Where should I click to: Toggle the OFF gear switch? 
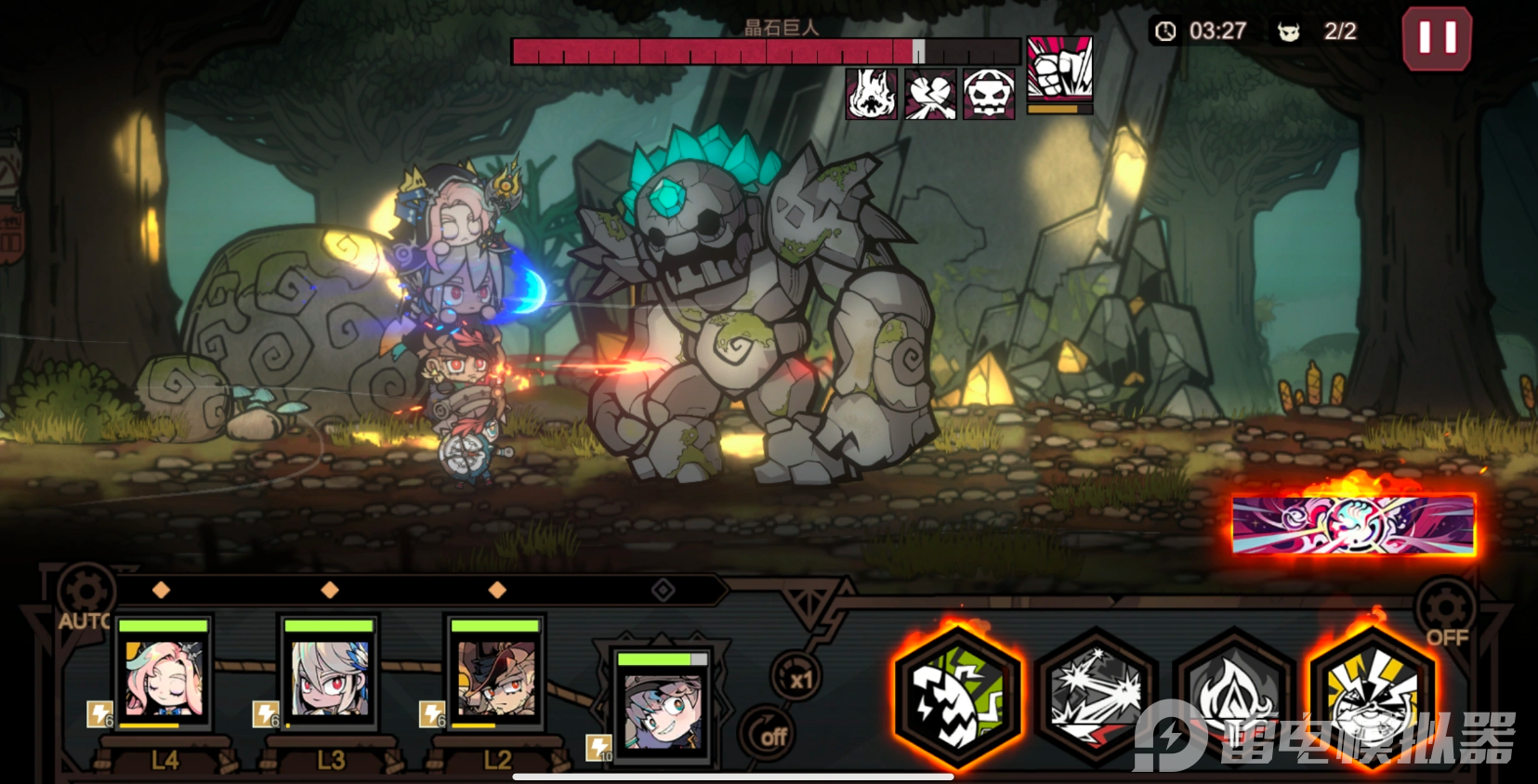point(1445,611)
